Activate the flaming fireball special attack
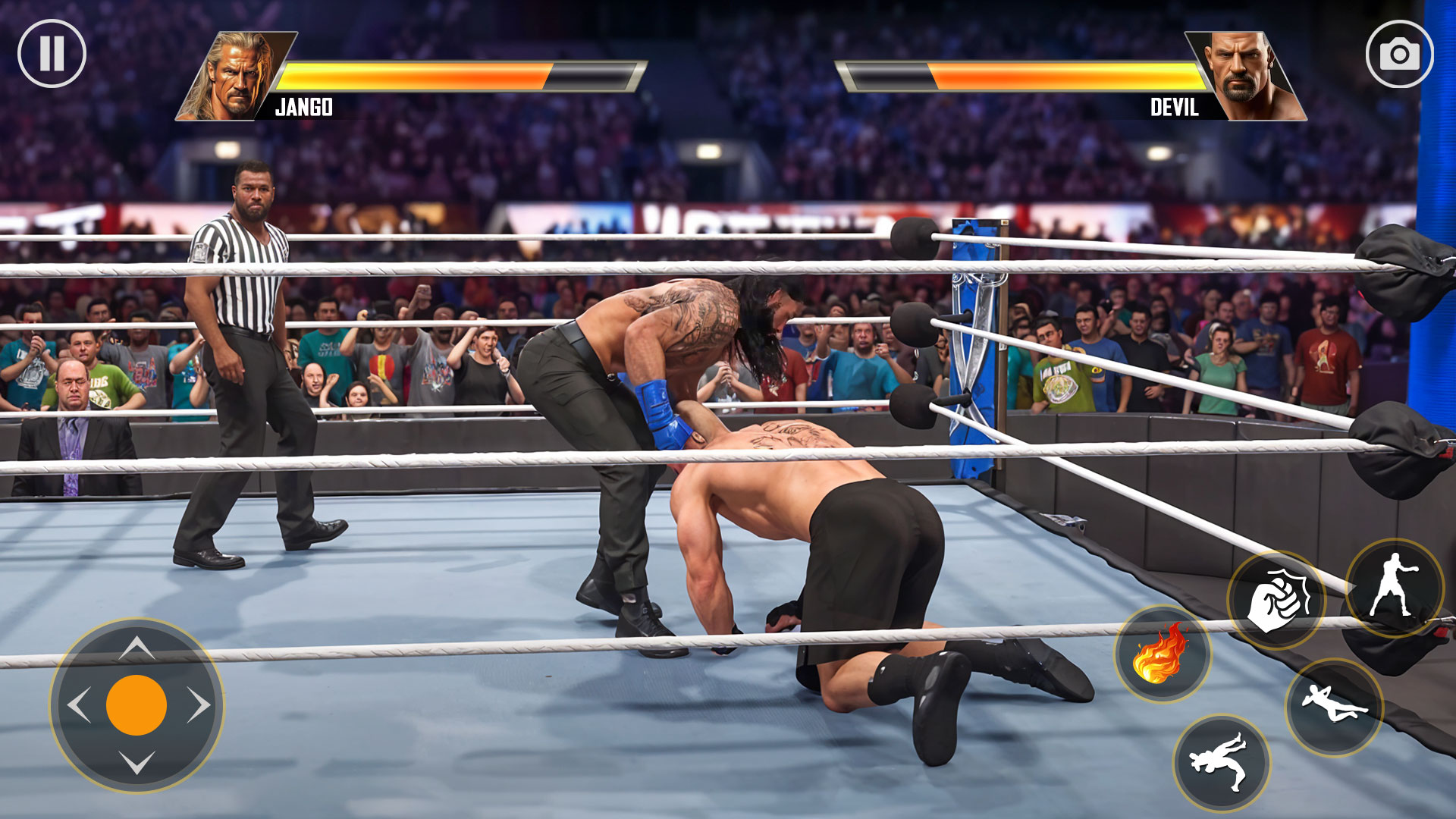The image size is (1456, 819). coord(1162,653)
